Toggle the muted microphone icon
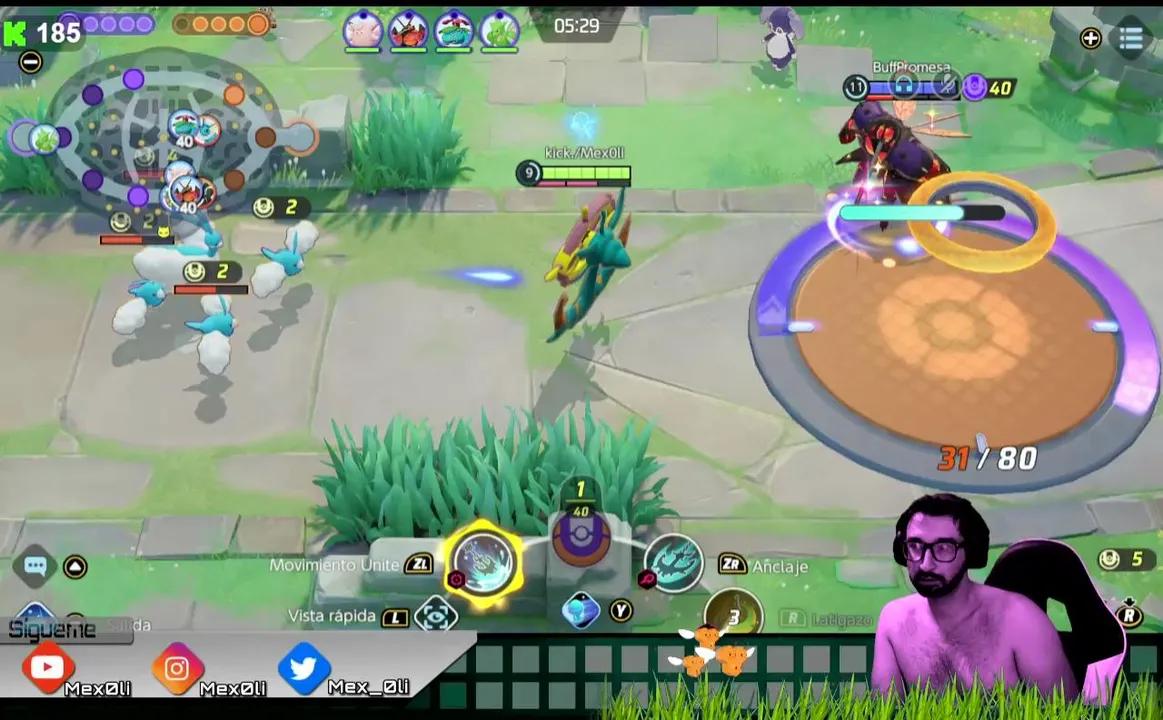Screen dimensions: 1163x720 (x=944, y=87)
